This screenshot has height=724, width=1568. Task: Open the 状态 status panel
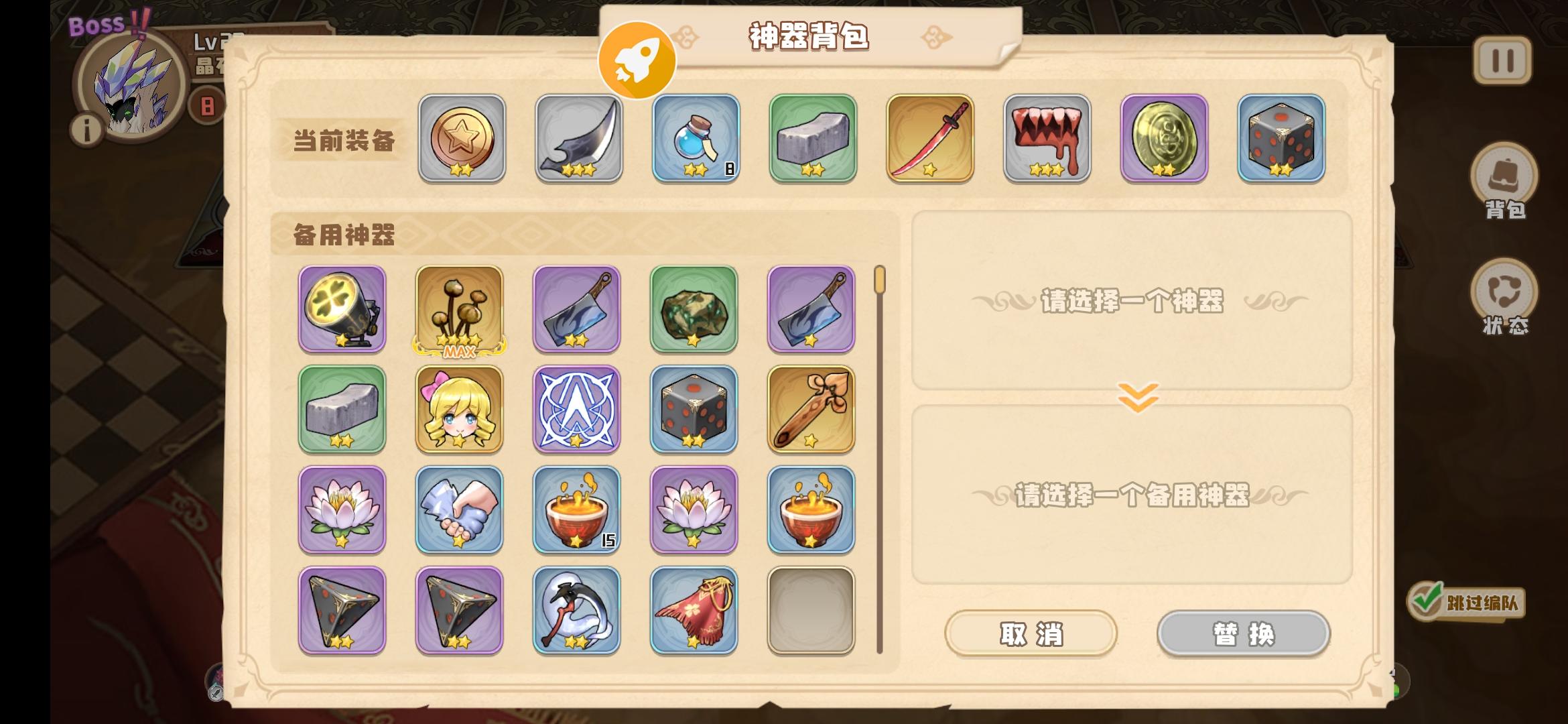(x=1502, y=292)
